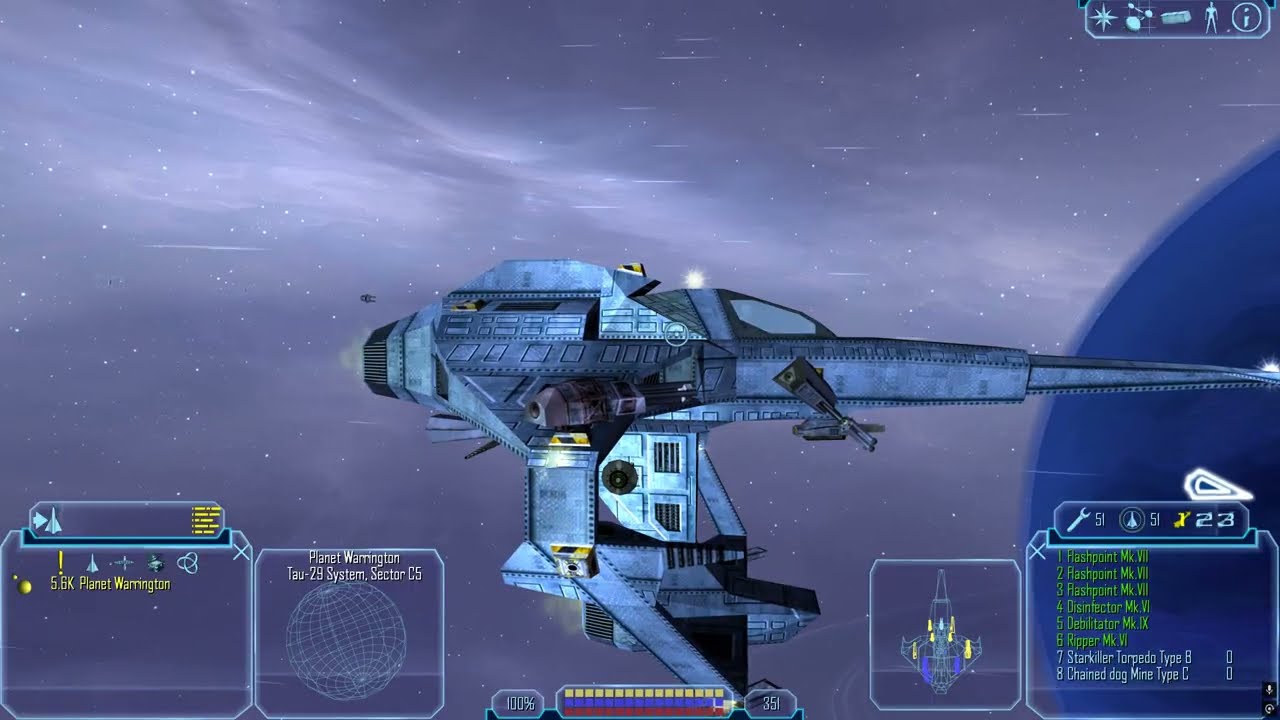1280x720 pixels.
Task: Open the cargo container icon
Action: [x=1176, y=18]
